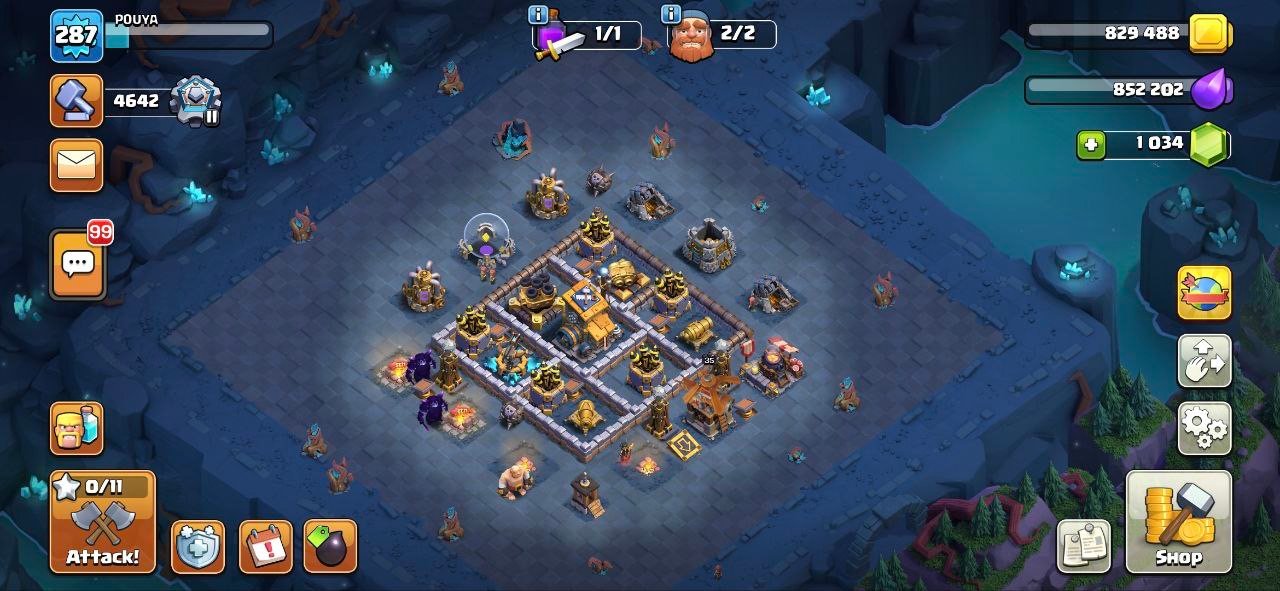Open the chat with 99 notifications
This screenshot has height=591, width=1280.
coord(78,265)
